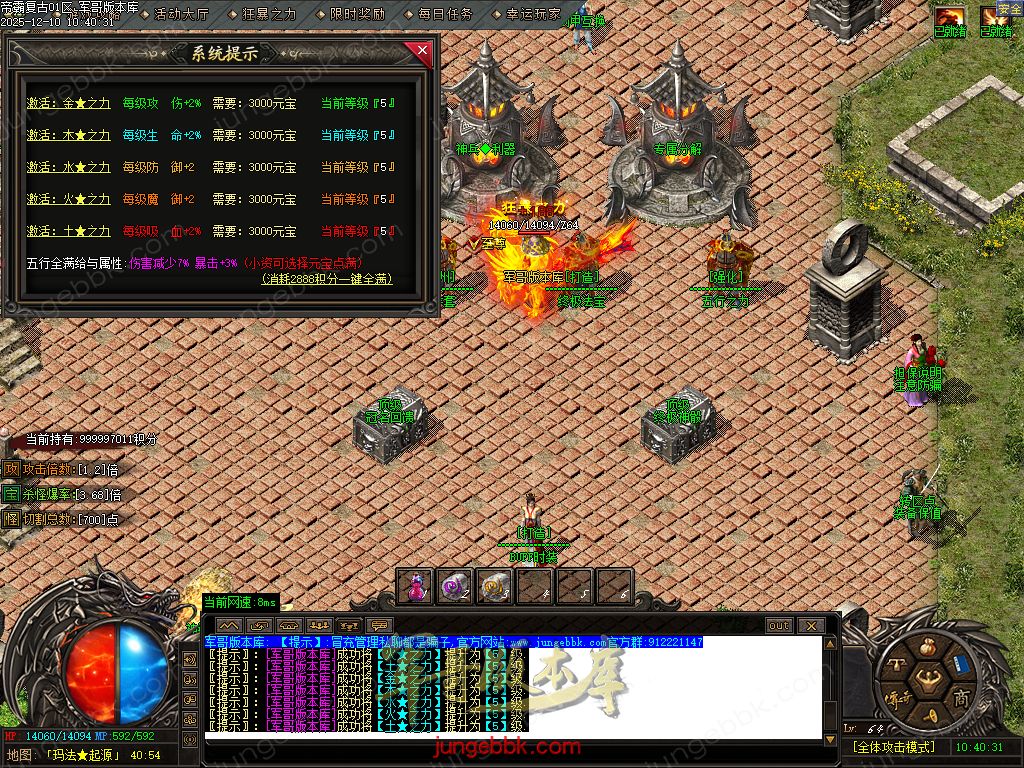The image size is (1024, 768).
Task: Activate 金★之力 in the dialog
Action: (68, 103)
